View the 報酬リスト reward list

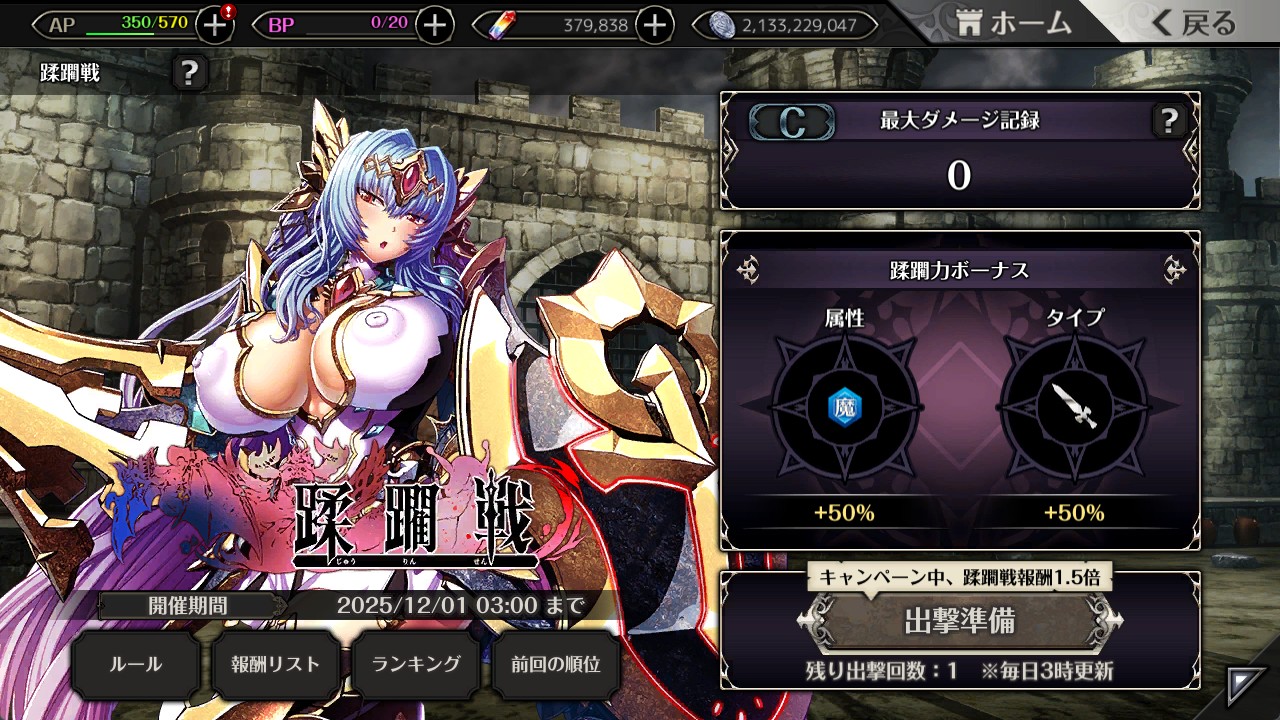(x=276, y=664)
